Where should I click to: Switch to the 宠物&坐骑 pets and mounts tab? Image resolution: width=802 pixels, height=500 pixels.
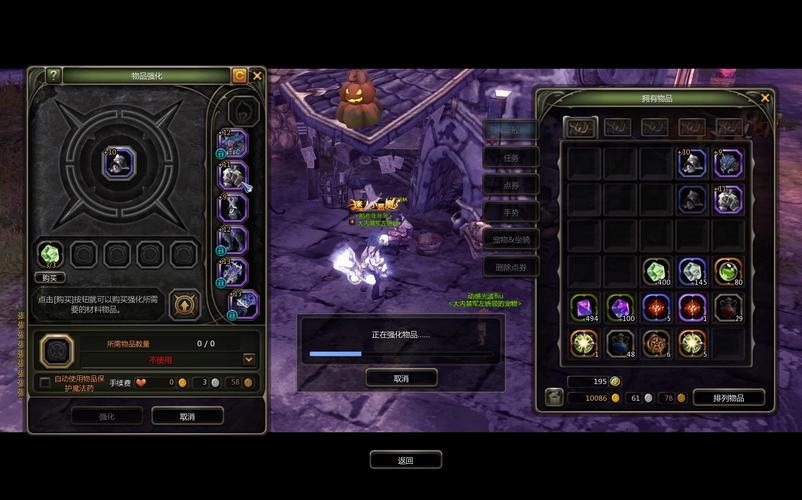(x=511, y=239)
